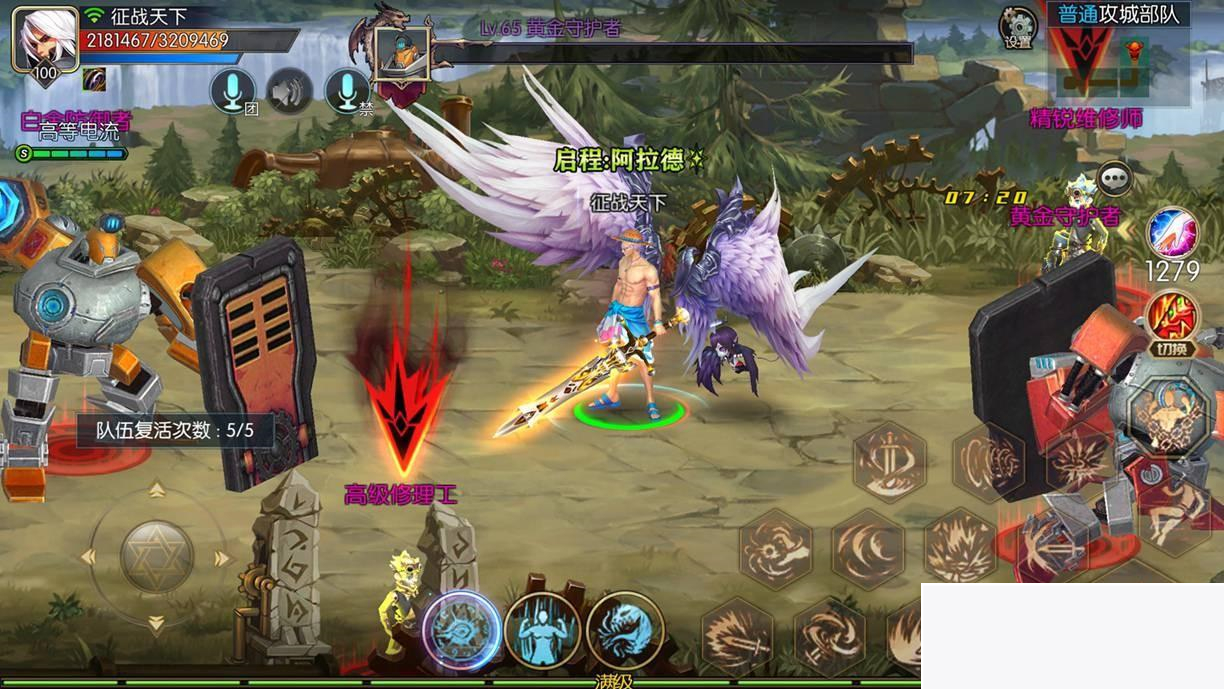
Task: Activate the blue beast head skill
Action: tap(625, 630)
